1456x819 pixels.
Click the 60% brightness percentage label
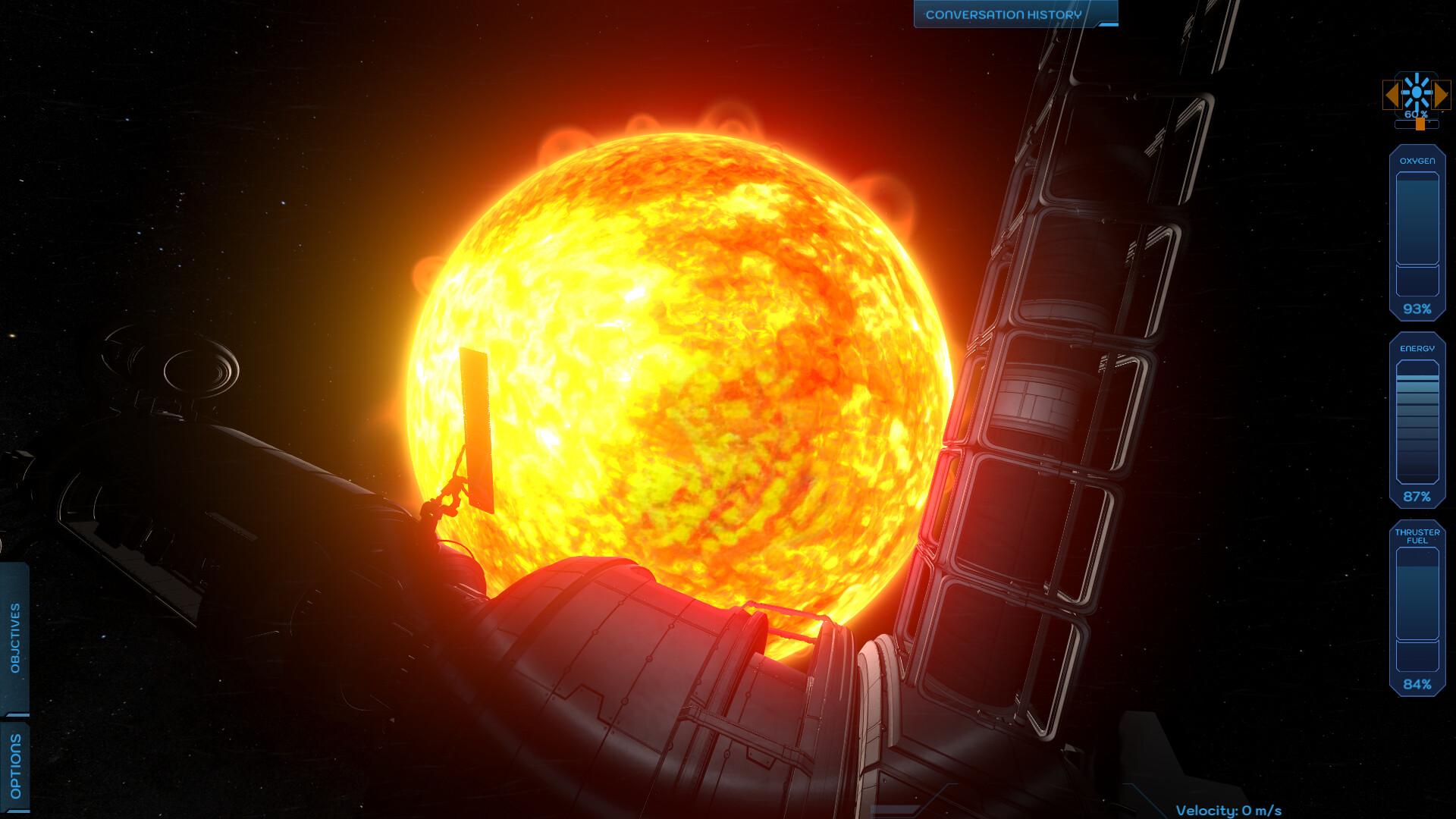(x=1415, y=115)
